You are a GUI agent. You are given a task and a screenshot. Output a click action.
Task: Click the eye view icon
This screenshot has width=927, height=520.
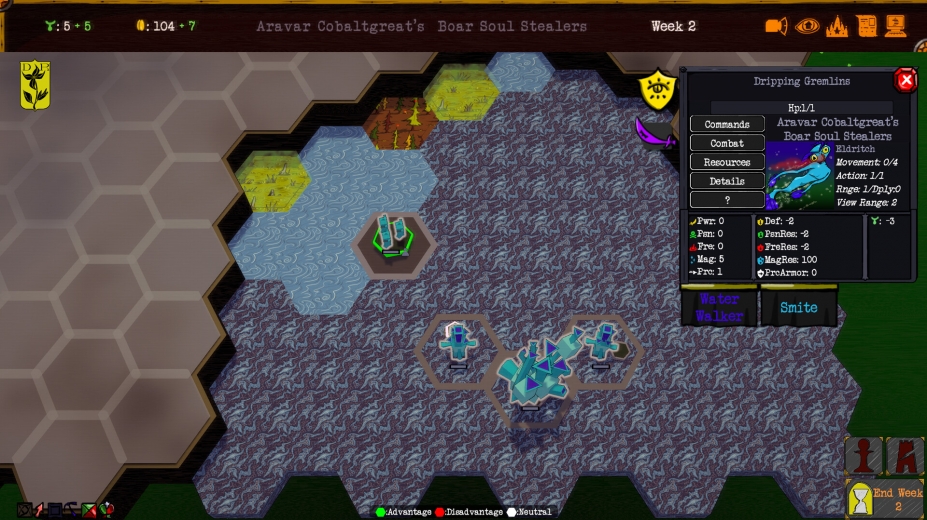[807, 26]
